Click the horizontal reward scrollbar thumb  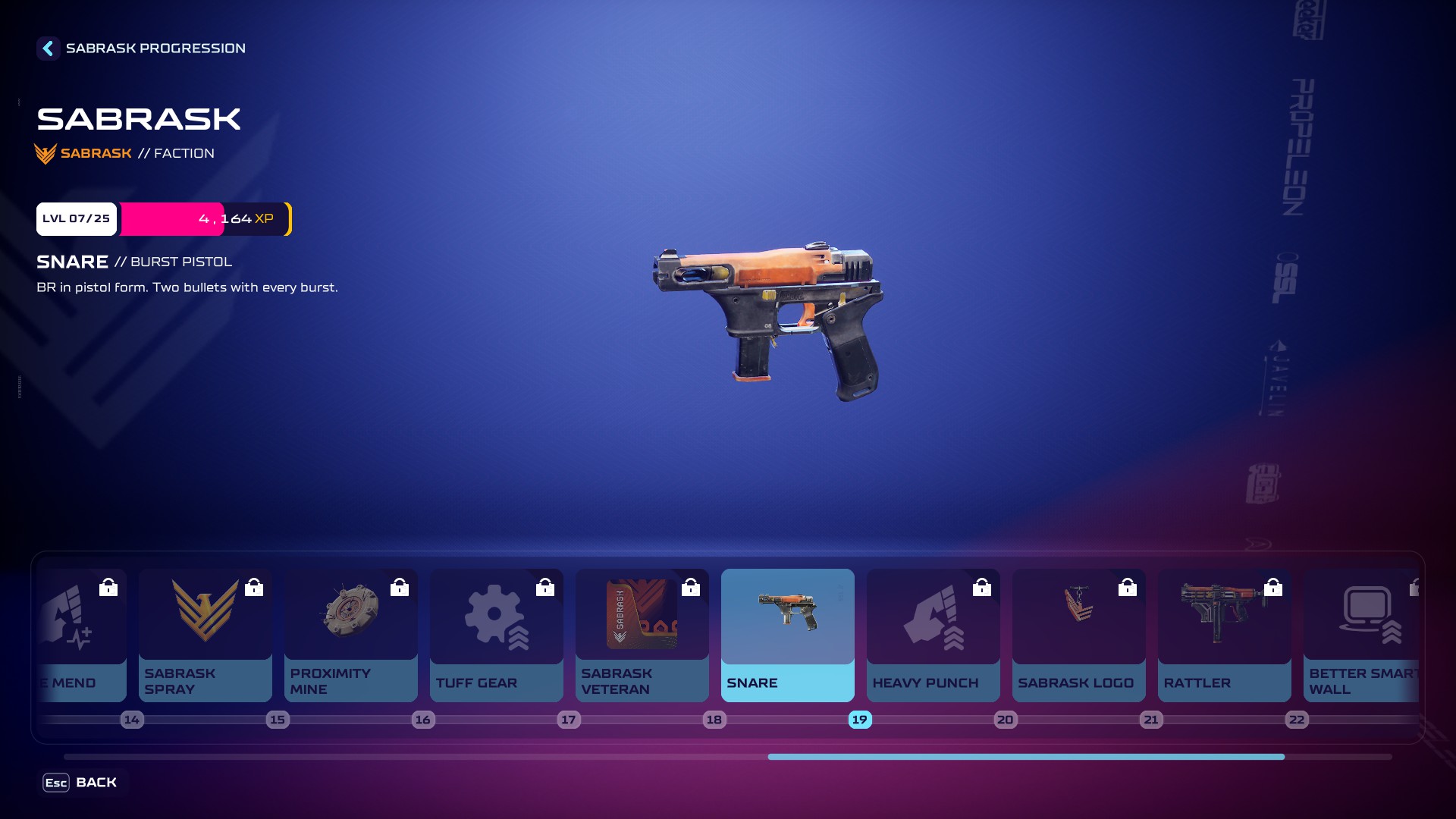pyautogui.click(x=1025, y=757)
